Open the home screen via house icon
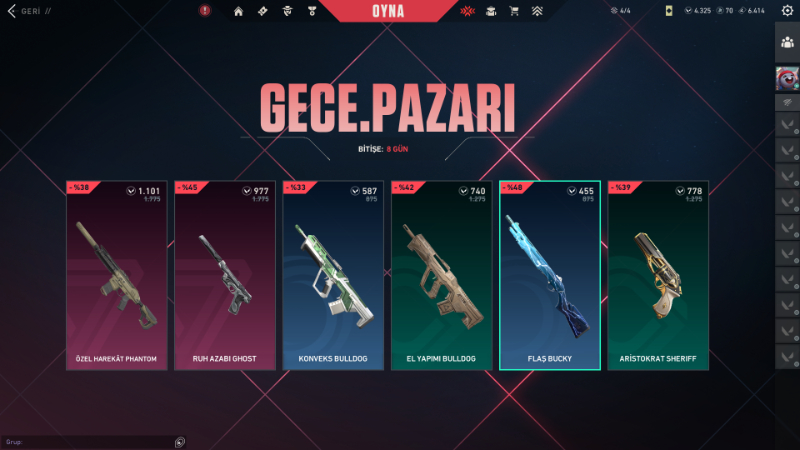The width and height of the screenshot is (800, 450). pyautogui.click(x=238, y=12)
